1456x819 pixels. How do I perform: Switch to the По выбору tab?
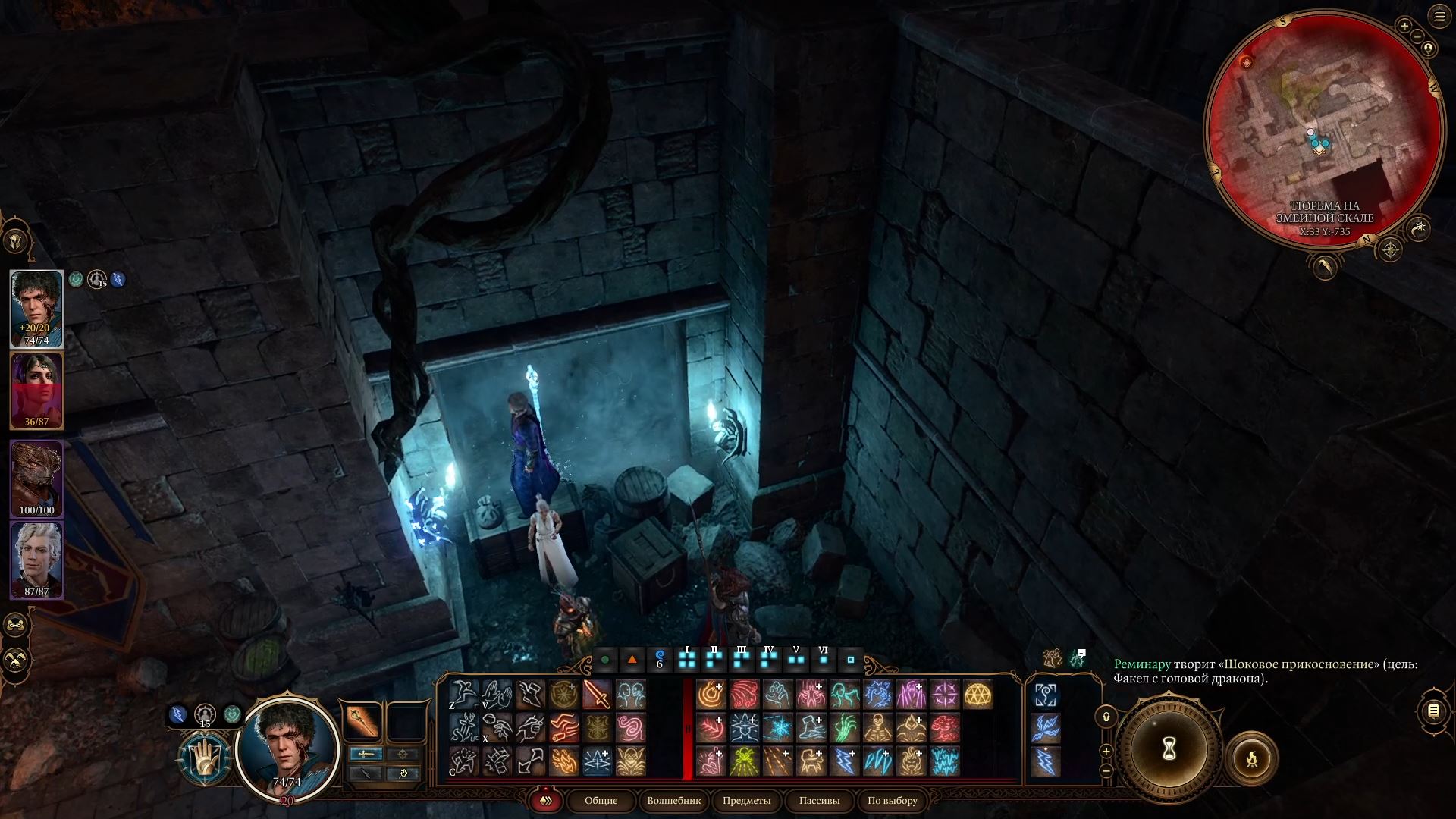click(x=892, y=801)
